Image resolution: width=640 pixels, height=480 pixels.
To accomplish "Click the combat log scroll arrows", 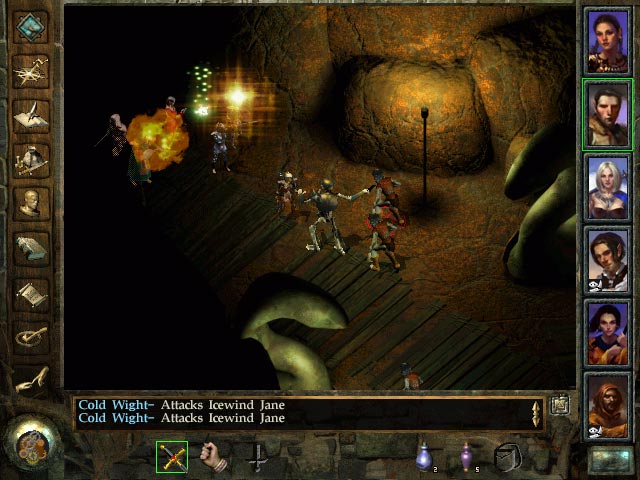I will click(x=537, y=412).
